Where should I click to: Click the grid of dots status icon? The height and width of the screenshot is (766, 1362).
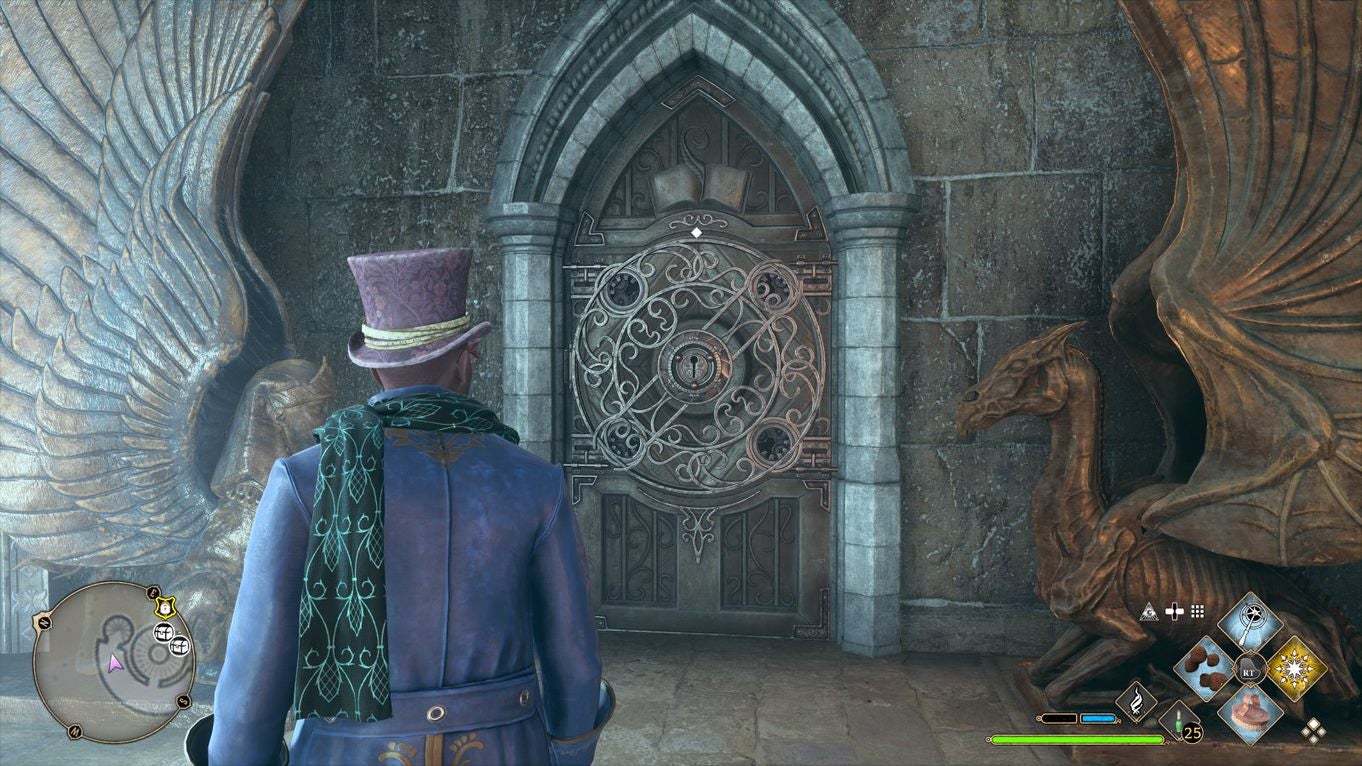(1196, 612)
